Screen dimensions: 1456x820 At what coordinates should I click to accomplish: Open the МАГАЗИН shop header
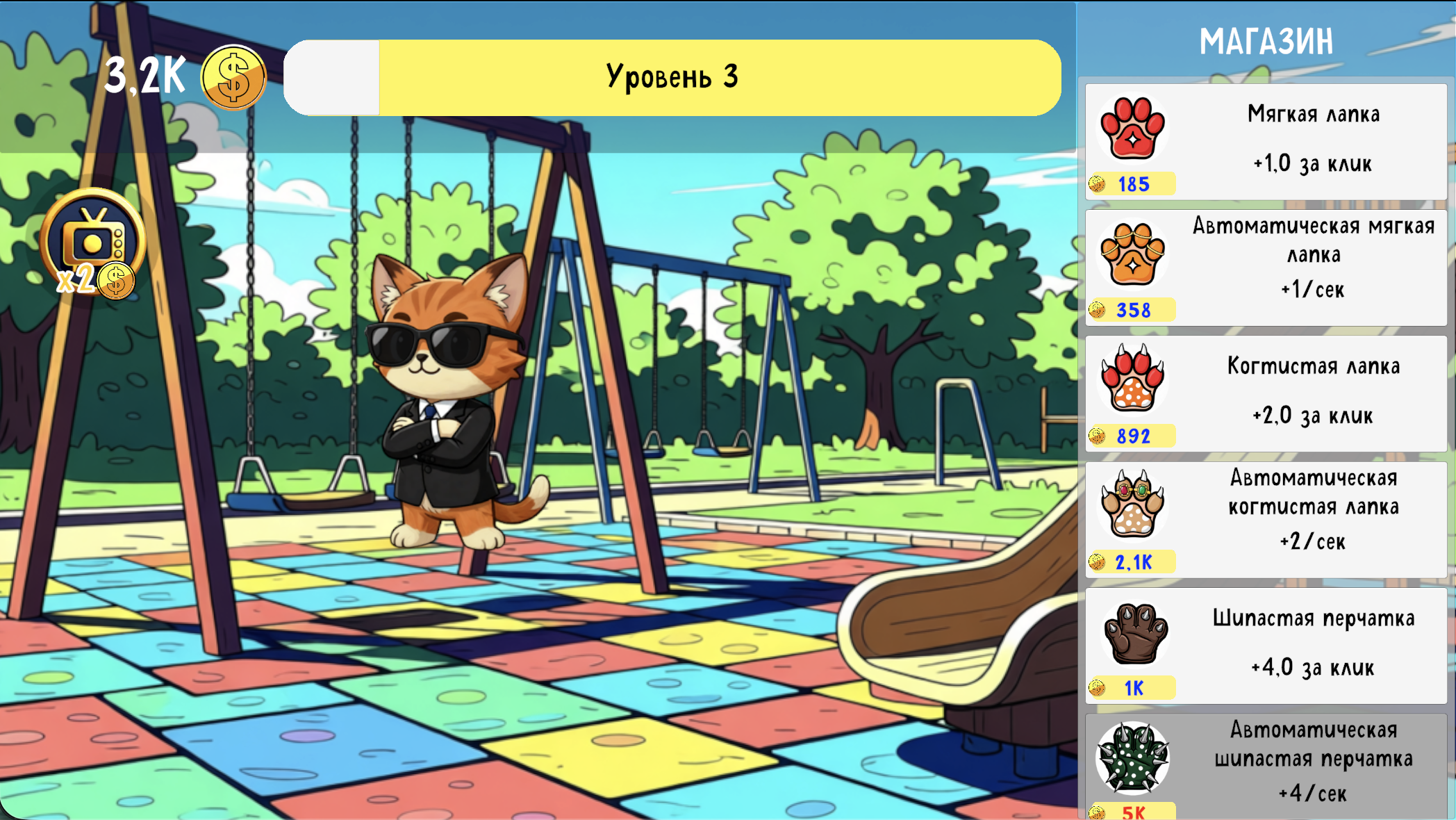pyautogui.click(x=1268, y=40)
